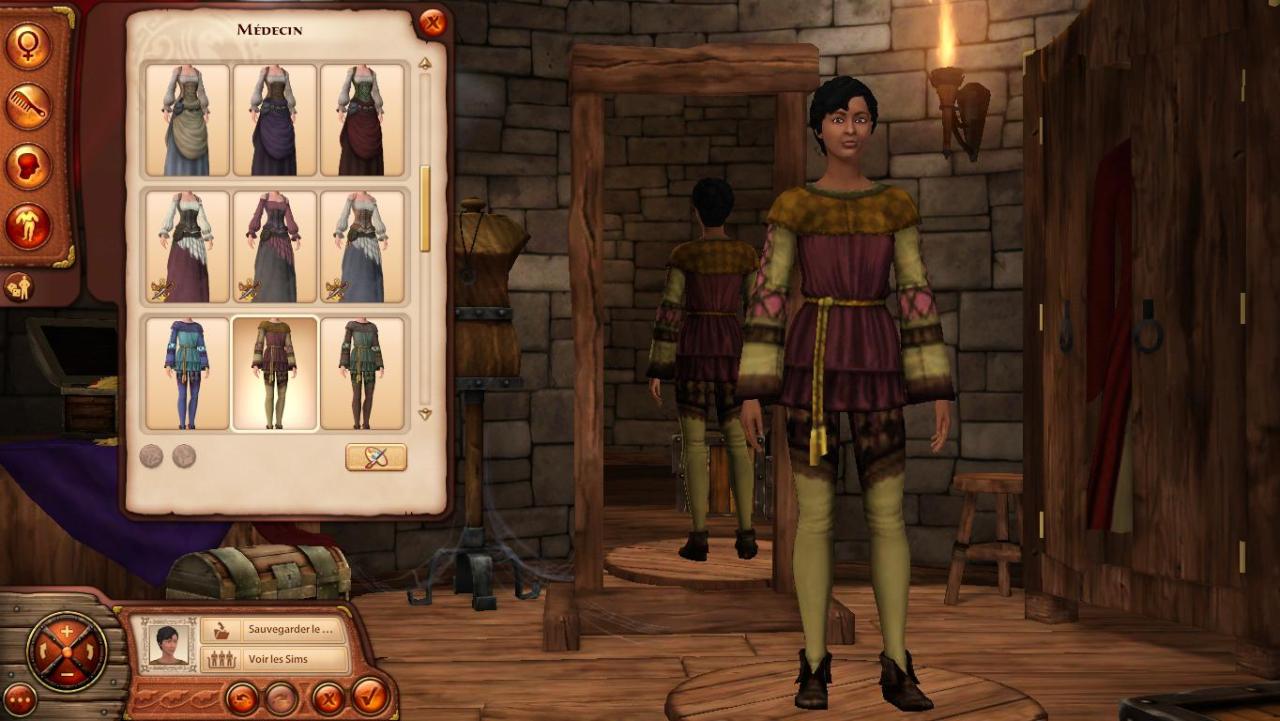Open Voir les Sims list

tap(274, 660)
